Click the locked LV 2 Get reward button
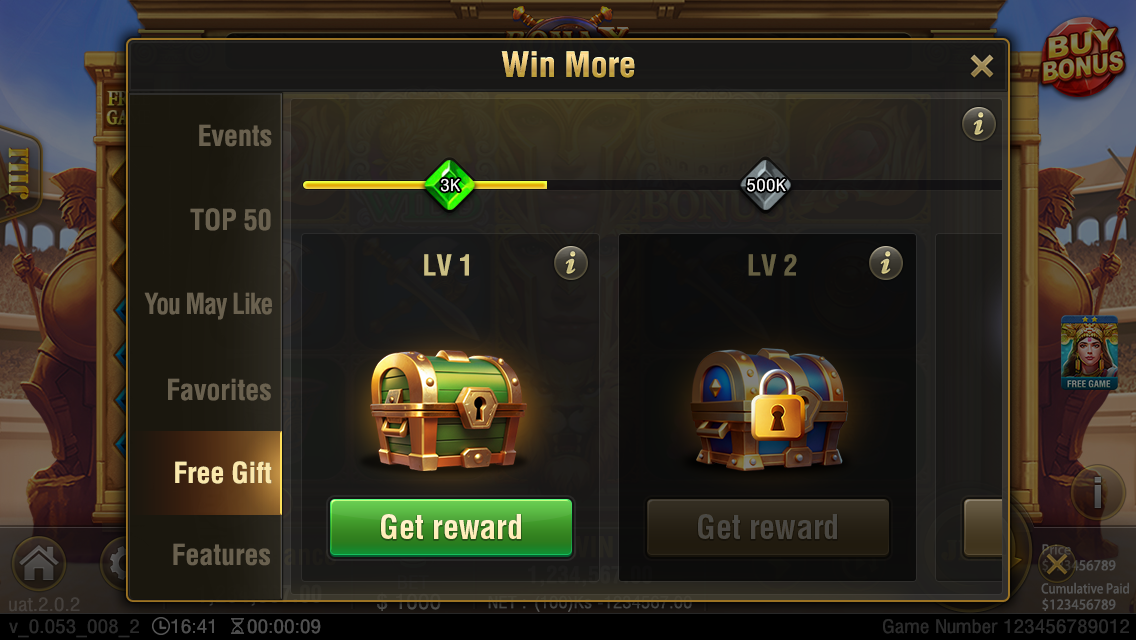 click(767, 527)
